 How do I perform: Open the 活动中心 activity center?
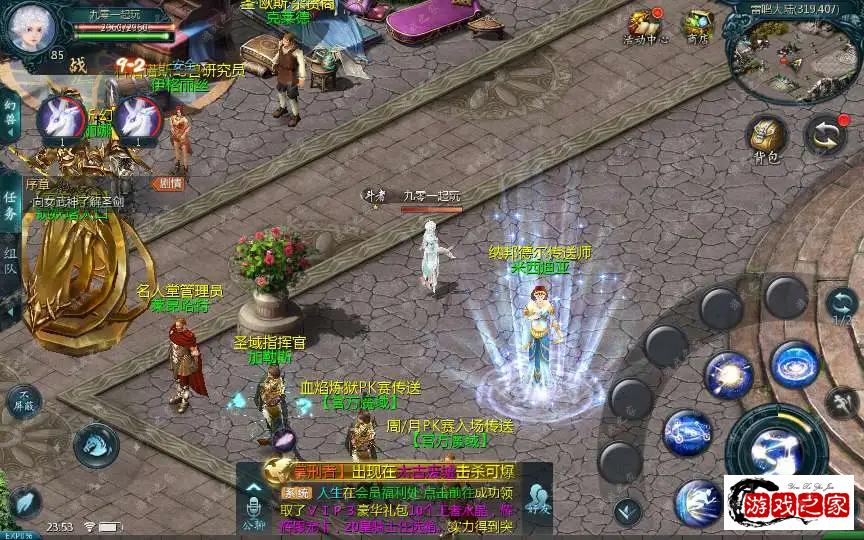coord(645,26)
